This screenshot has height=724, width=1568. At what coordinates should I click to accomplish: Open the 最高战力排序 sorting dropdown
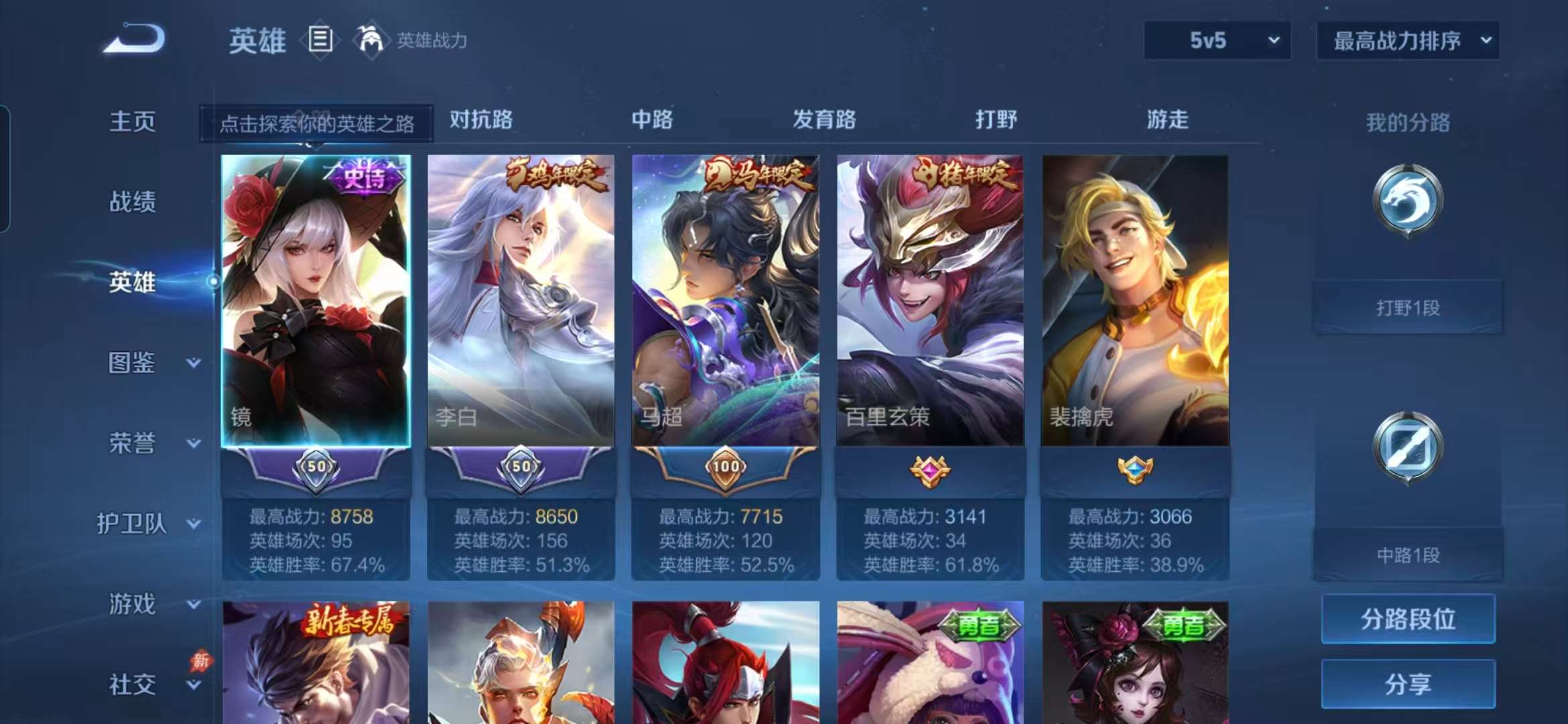click(x=1407, y=42)
